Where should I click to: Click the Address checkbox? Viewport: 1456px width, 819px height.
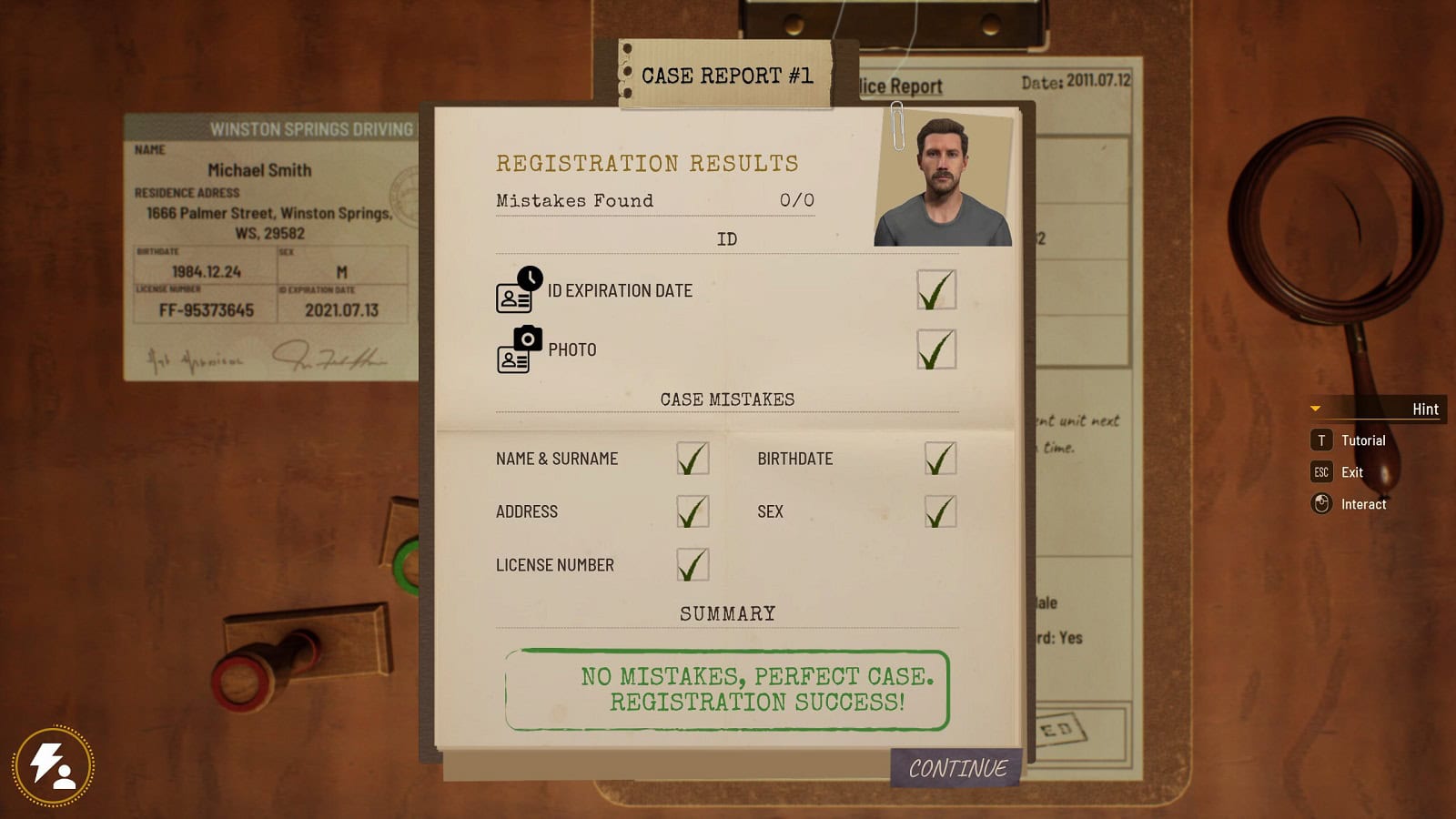[x=693, y=511]
